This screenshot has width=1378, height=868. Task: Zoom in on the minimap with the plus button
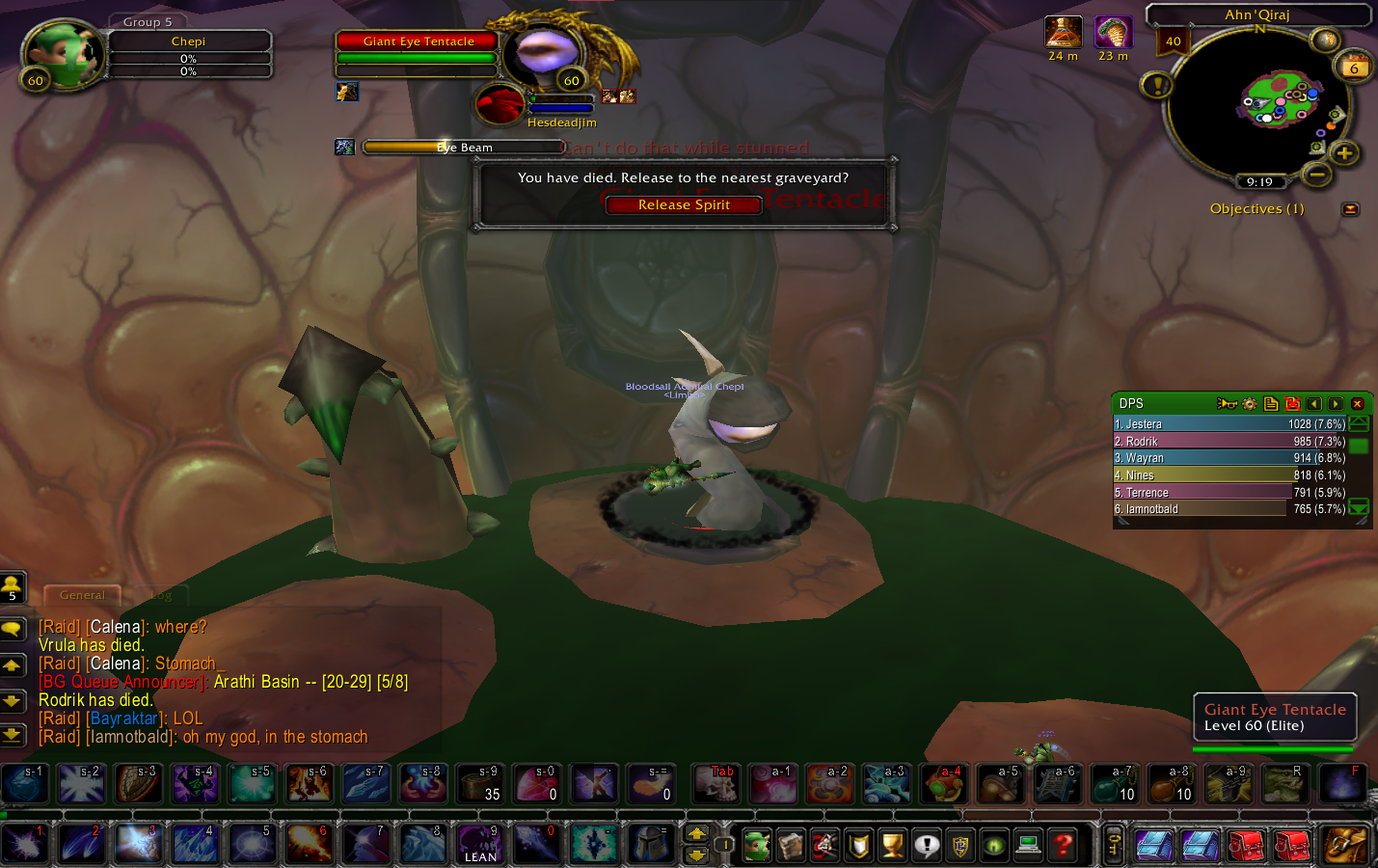click(x=1345, y=153)
